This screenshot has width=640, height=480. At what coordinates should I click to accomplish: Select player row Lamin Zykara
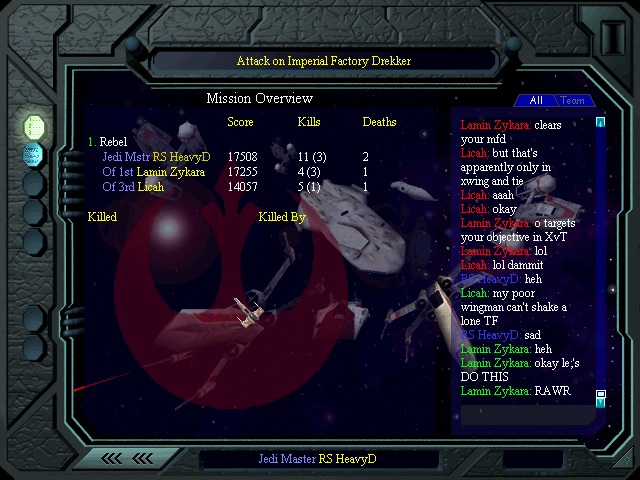tap(153, 172)
